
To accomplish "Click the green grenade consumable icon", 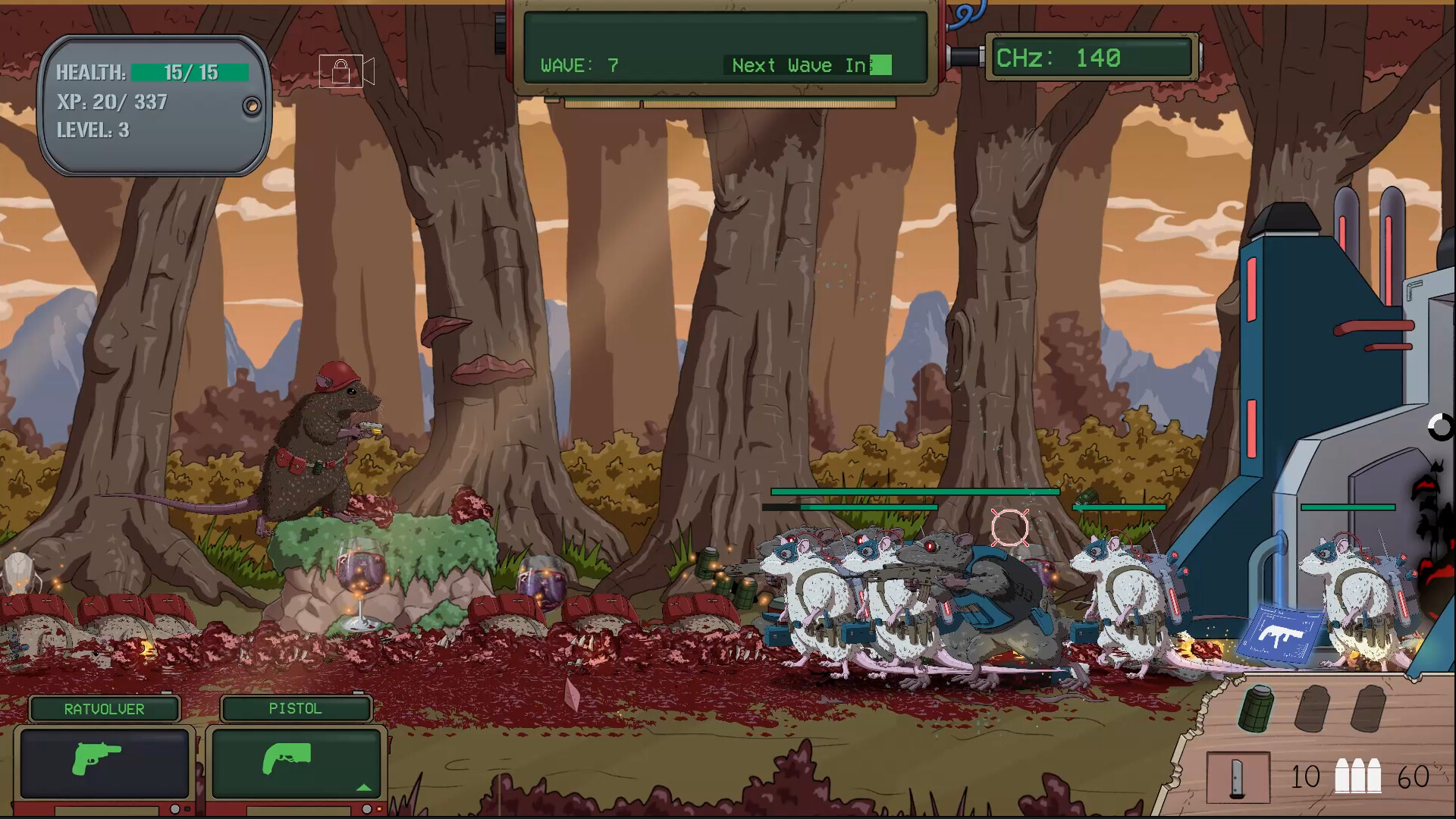I will point(1257,708).
